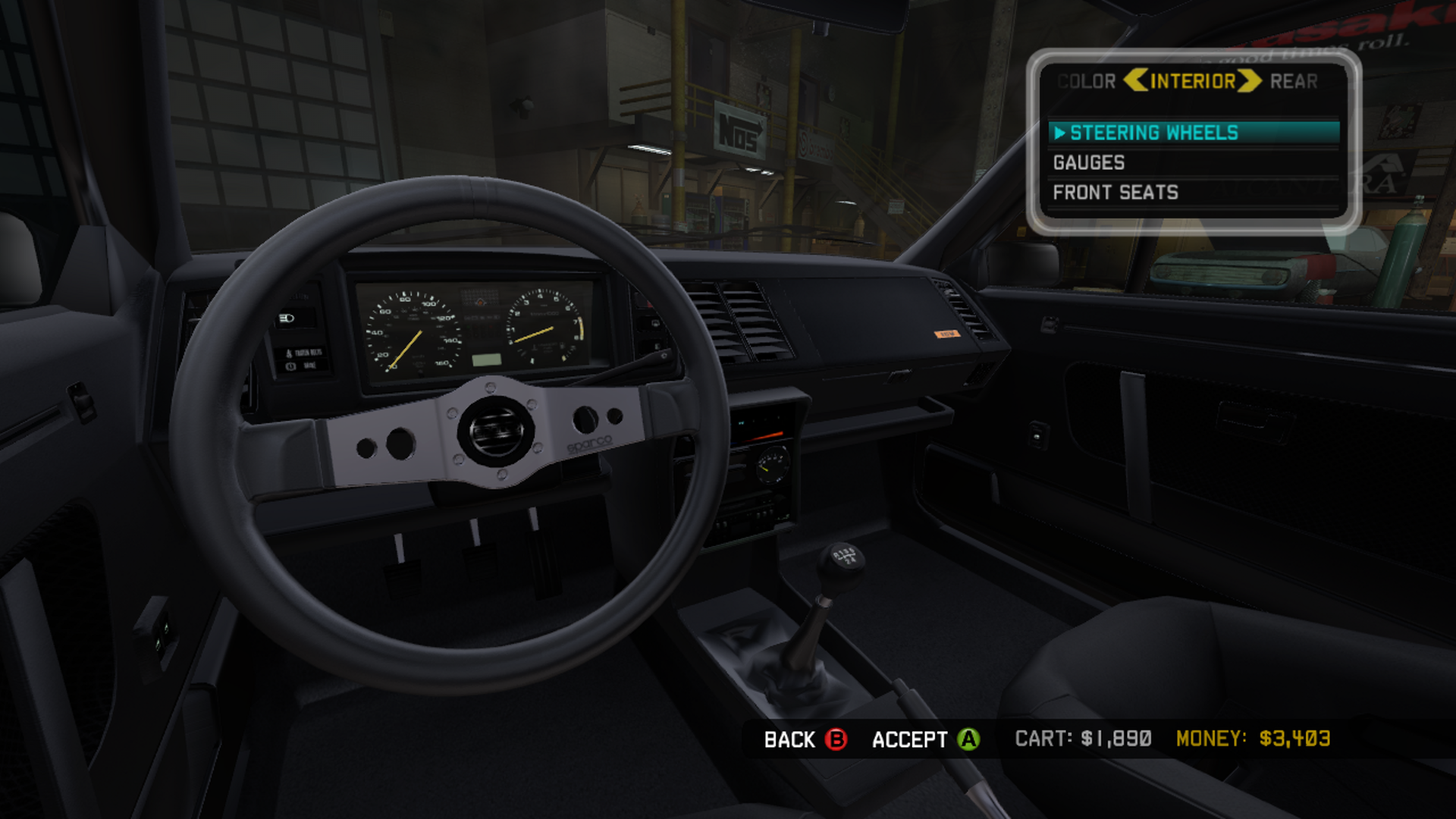Open the Gauges customization option
Screen dimensions: 1456x819
[x=1089, y=163]
